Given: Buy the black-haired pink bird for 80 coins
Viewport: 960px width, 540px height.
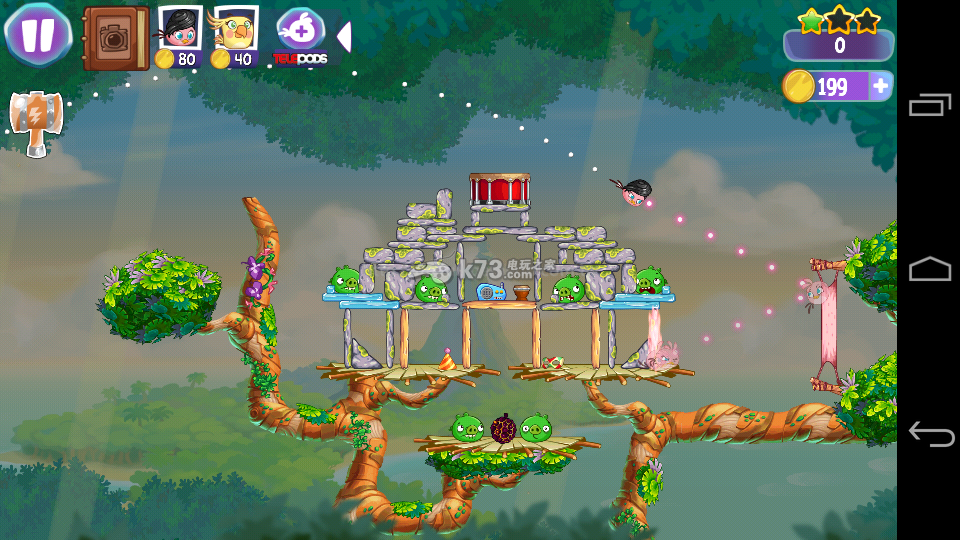Looking at the screenshot, I should point(179,37).
